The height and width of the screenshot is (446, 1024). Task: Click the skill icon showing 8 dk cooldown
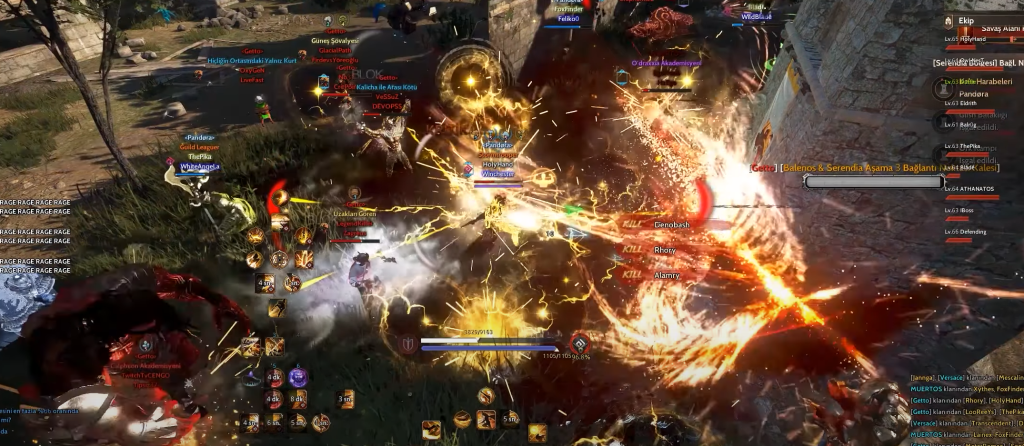pyautogui.click(x=299, y=399)
